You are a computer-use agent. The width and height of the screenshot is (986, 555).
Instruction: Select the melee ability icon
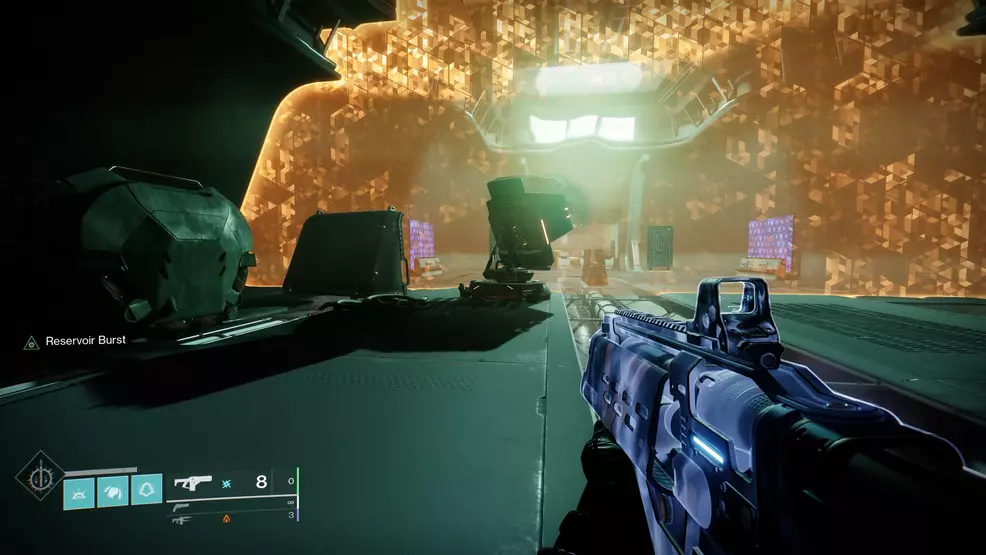113,490
